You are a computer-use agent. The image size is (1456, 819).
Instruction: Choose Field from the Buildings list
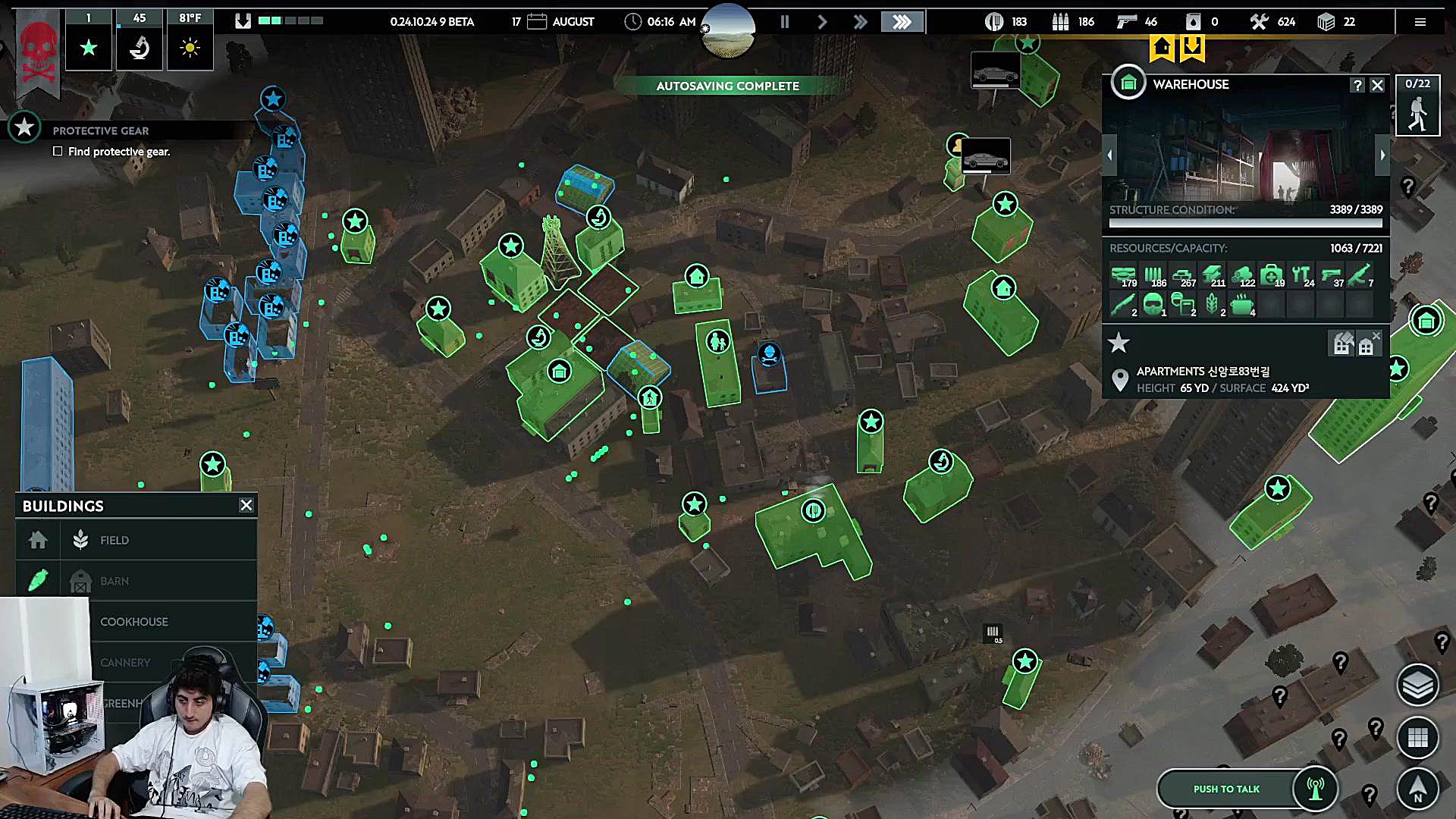click(x=115, y=540)
